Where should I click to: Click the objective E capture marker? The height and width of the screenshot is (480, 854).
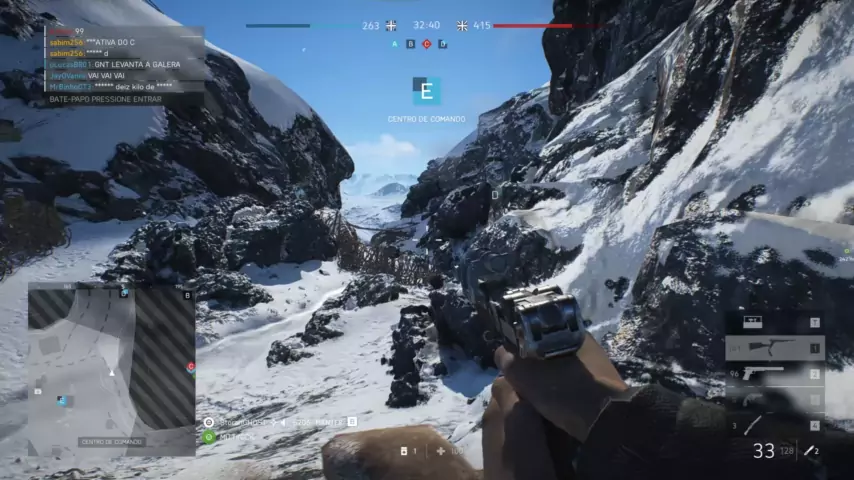[x=427, y=91]
